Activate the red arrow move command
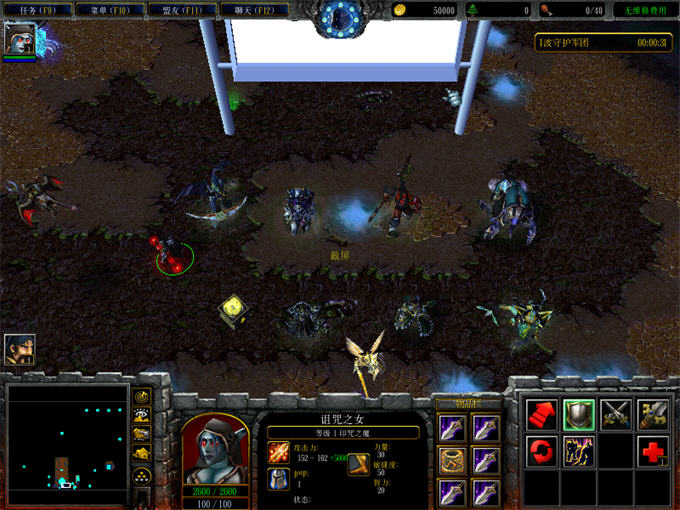This screenshot has width=680, height=510. click(x=541, y=414)
